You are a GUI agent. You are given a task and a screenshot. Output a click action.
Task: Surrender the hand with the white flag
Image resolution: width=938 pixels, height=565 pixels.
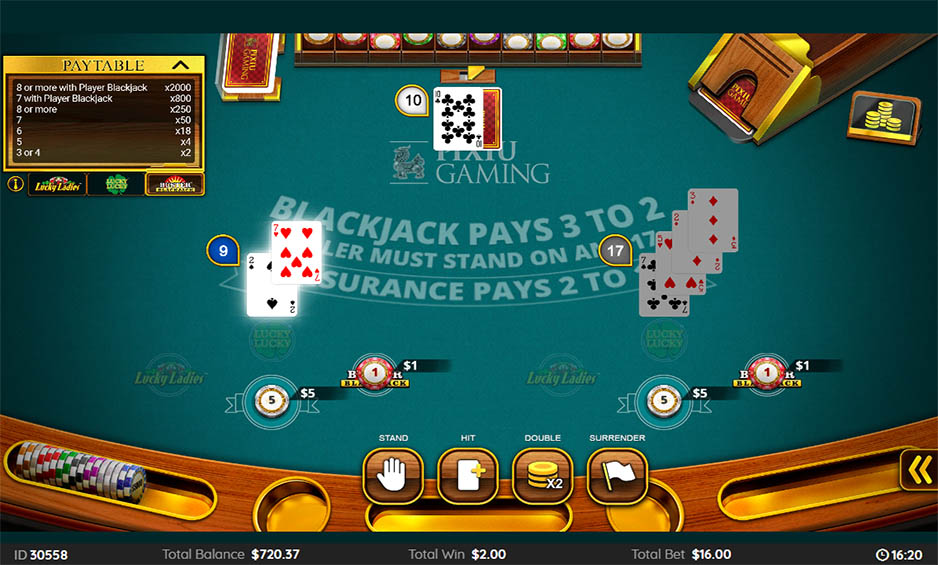point(617,475)
